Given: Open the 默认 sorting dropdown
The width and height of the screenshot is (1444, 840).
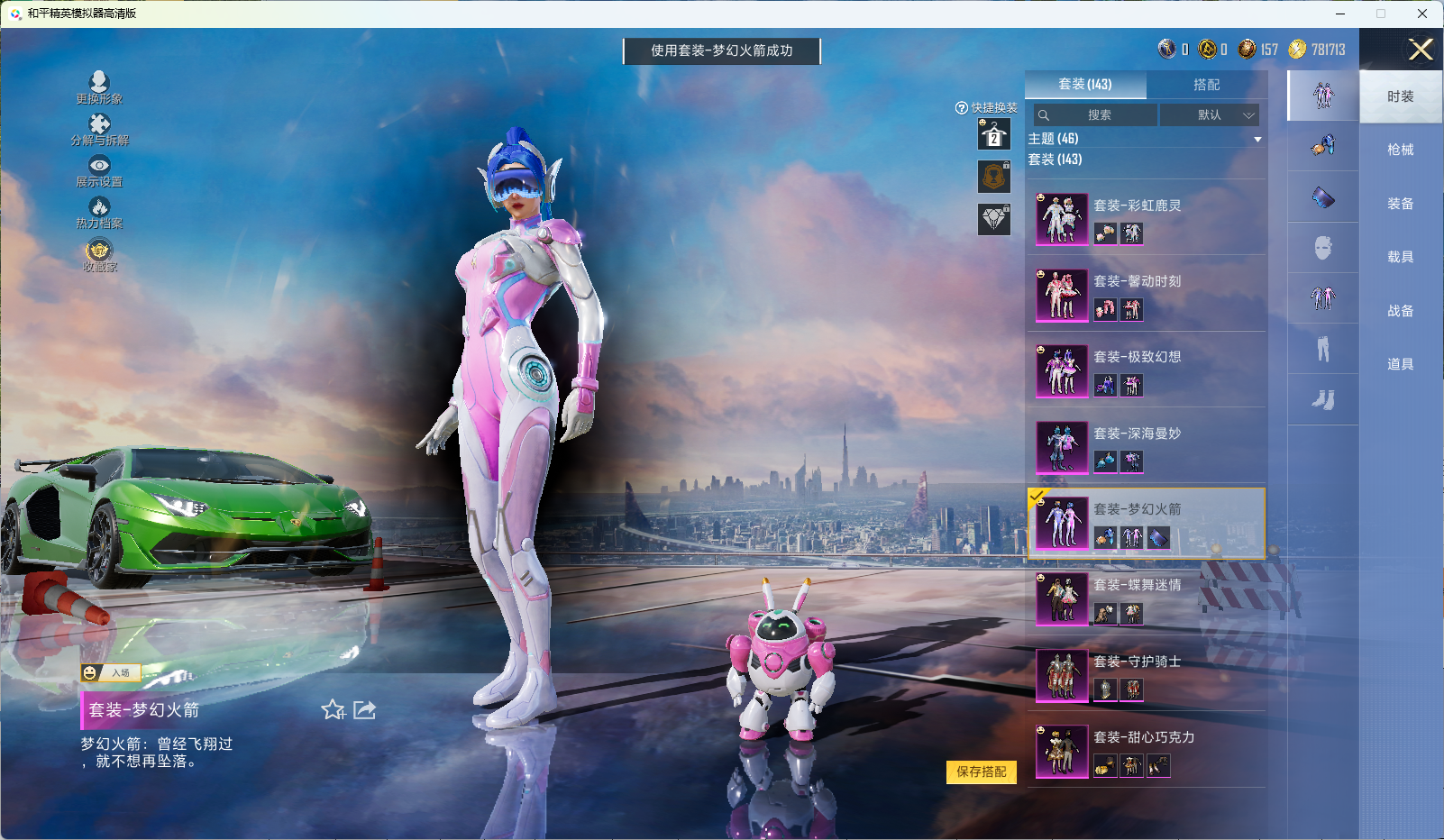Looking at the screenshot, I should [1210, 115].
